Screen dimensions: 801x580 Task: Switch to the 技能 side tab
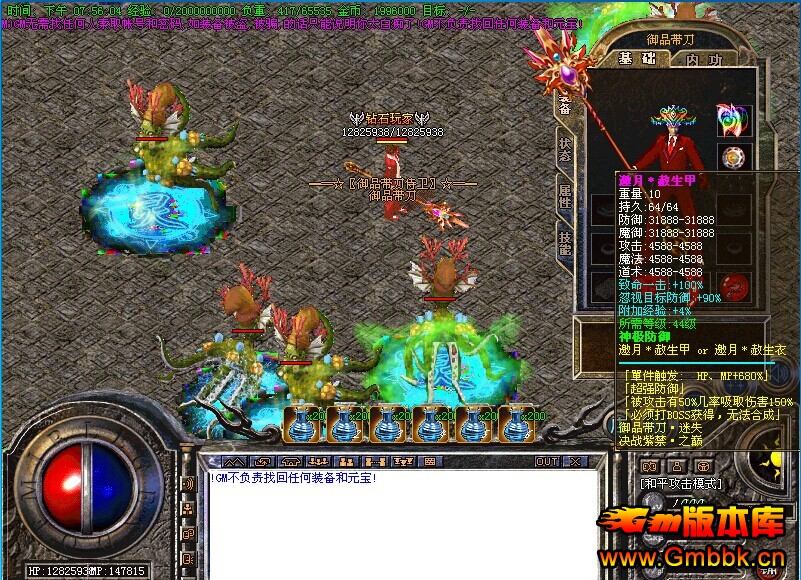(565, 242)
